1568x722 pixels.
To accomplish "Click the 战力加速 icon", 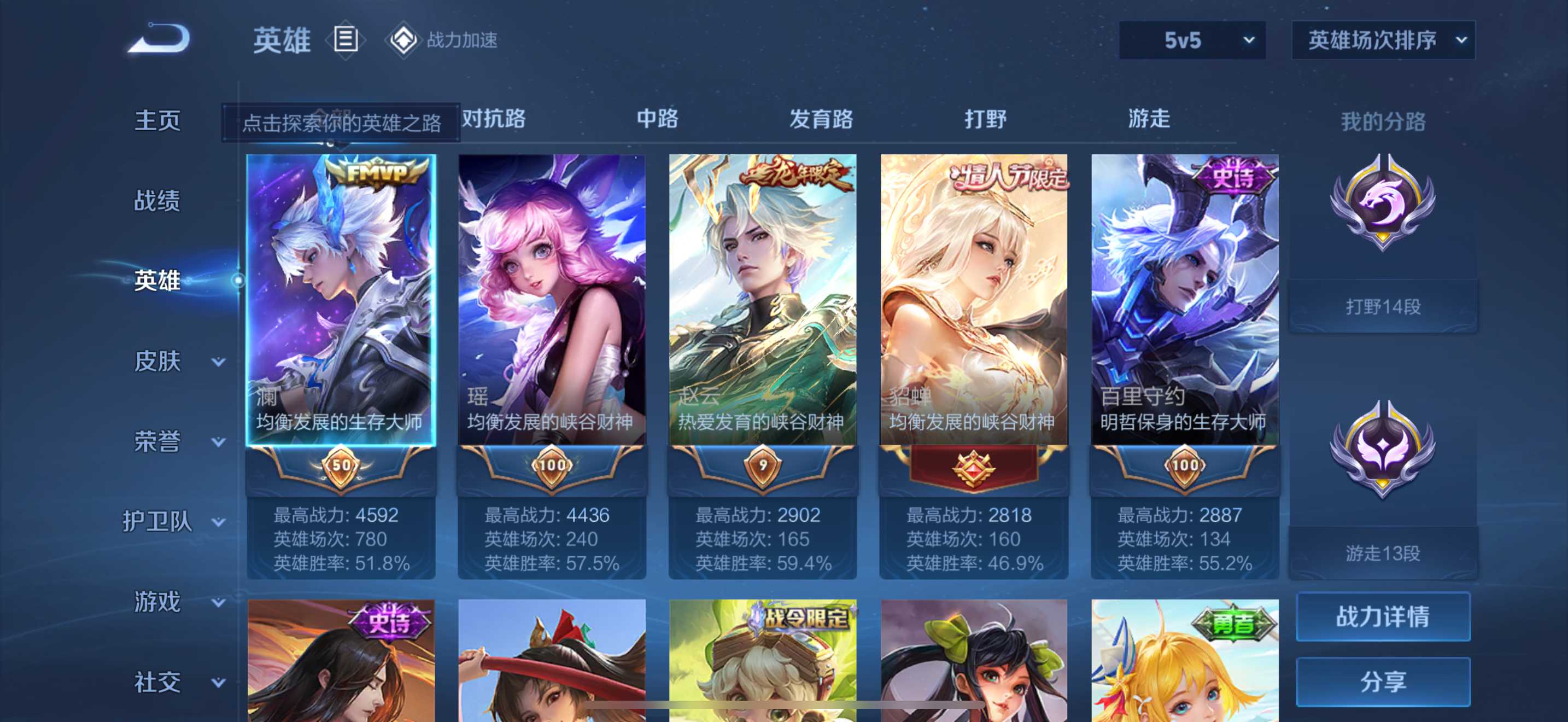I will (x=403, y=40).
